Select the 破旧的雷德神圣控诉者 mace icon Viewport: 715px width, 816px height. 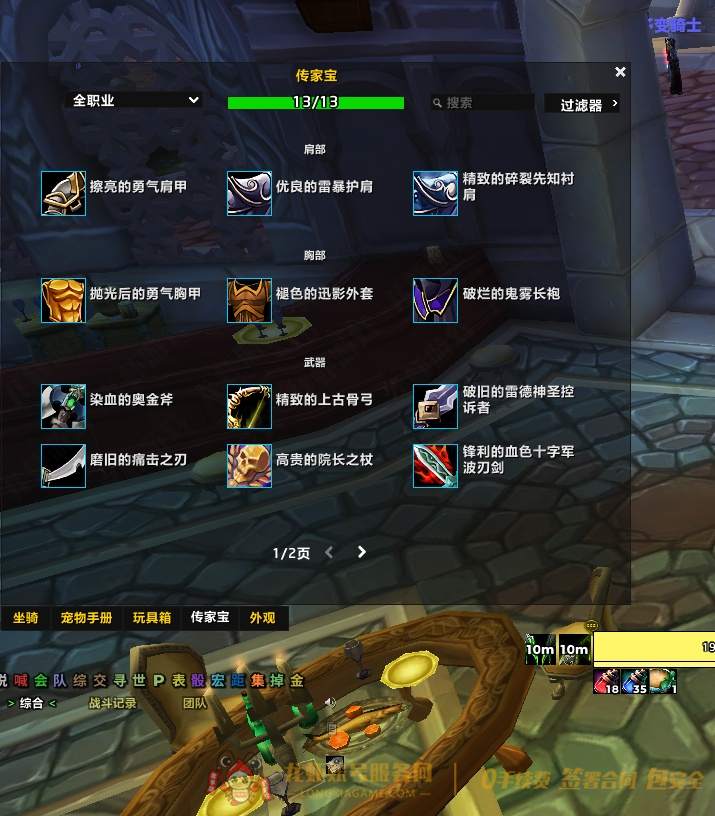(435, 406)
